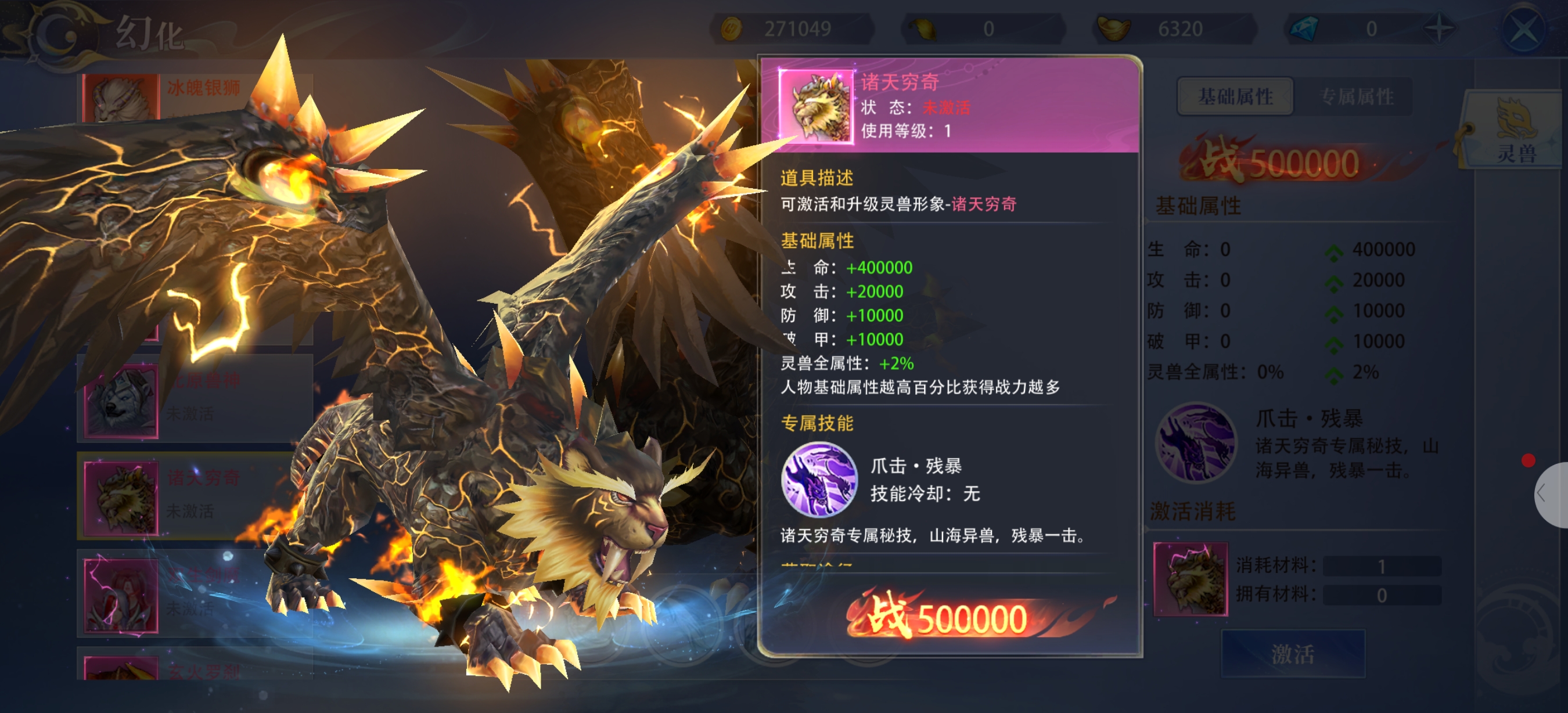Open the 专属属性 tab
Screen dimensions: 1568x713
tap(1357, 96)
